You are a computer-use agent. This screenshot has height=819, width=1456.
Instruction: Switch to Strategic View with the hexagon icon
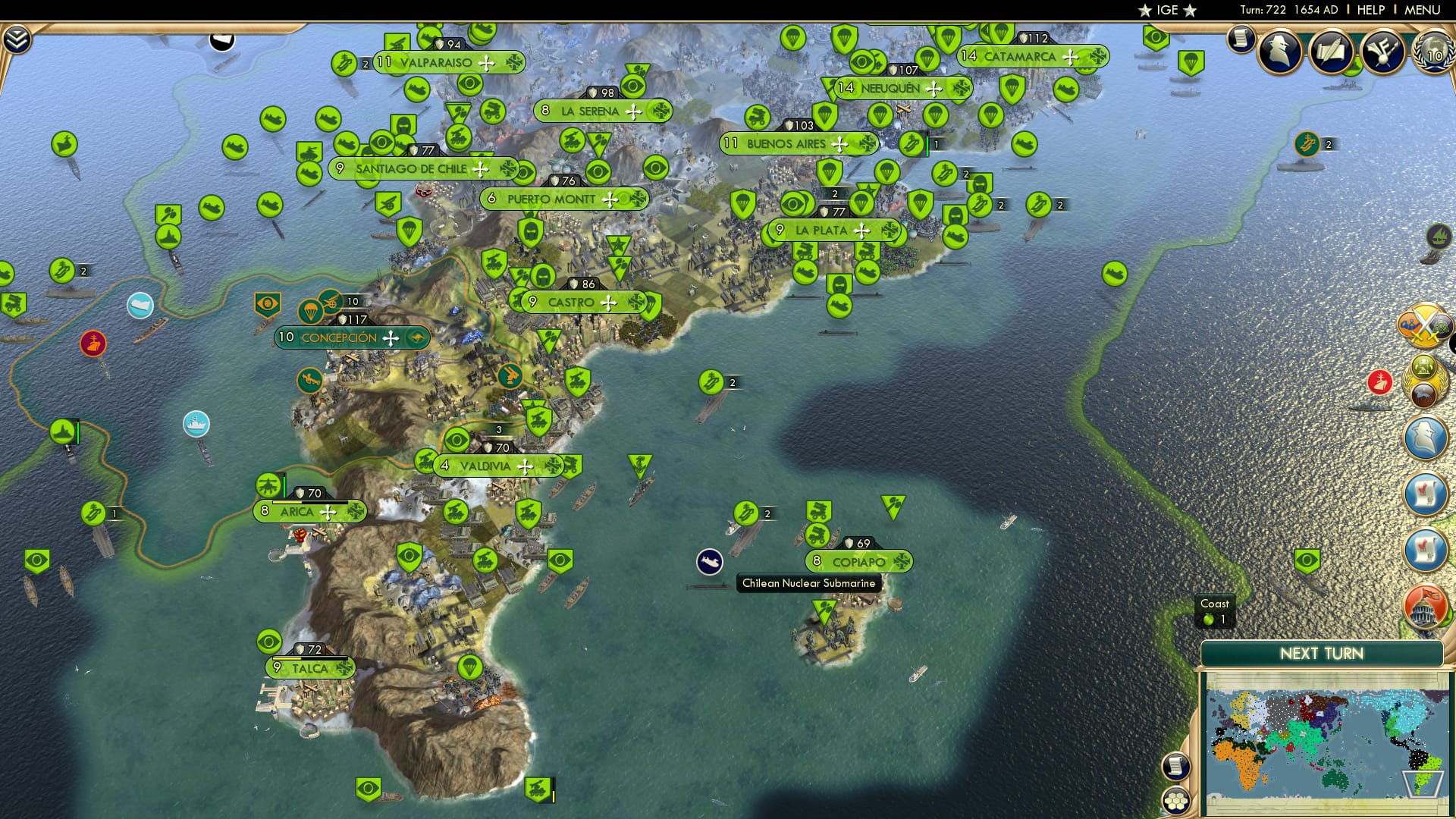(1175, 800)
